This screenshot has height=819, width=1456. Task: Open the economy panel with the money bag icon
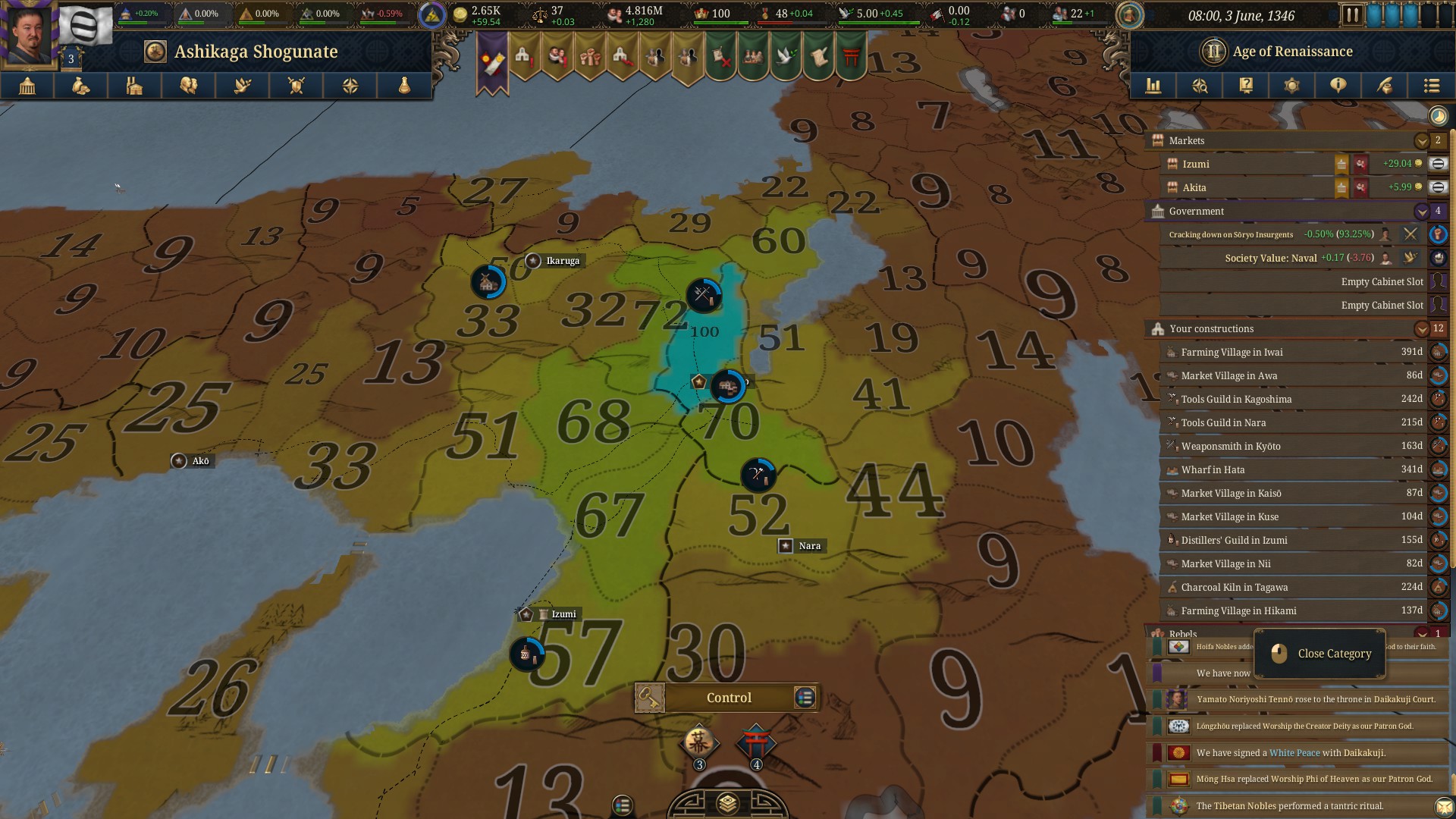coord(80,86)
